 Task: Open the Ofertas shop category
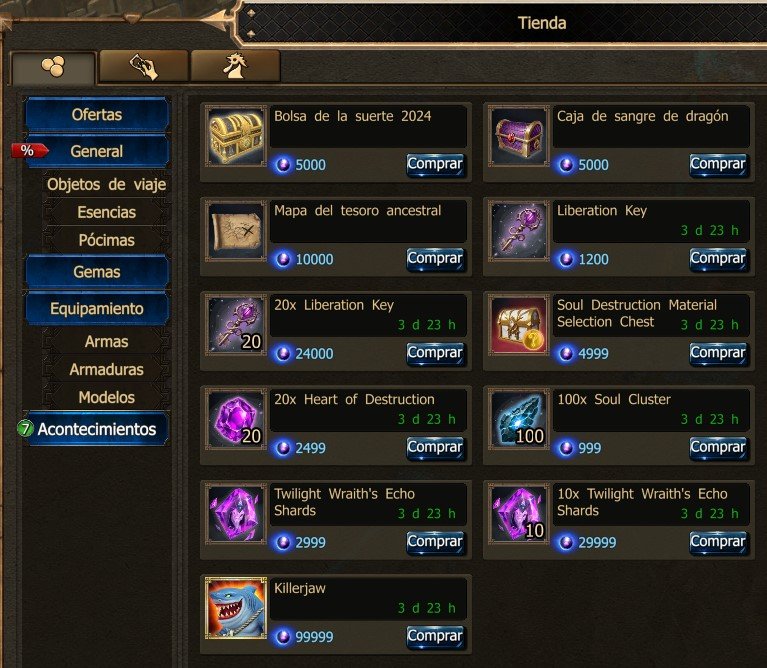[x=97, y=114]
